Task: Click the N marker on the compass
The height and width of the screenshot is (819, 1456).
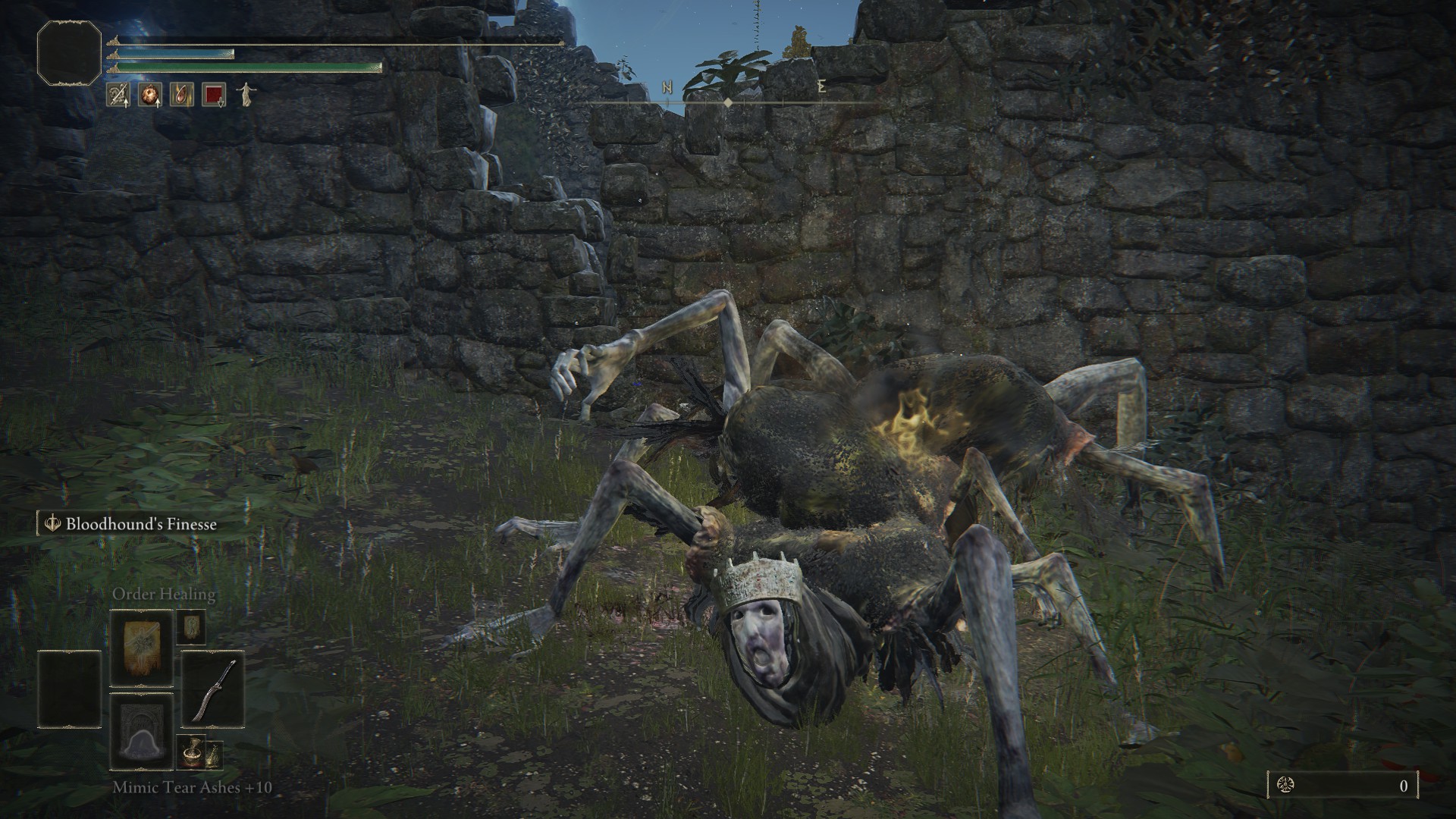Action: tap(666, 86)
